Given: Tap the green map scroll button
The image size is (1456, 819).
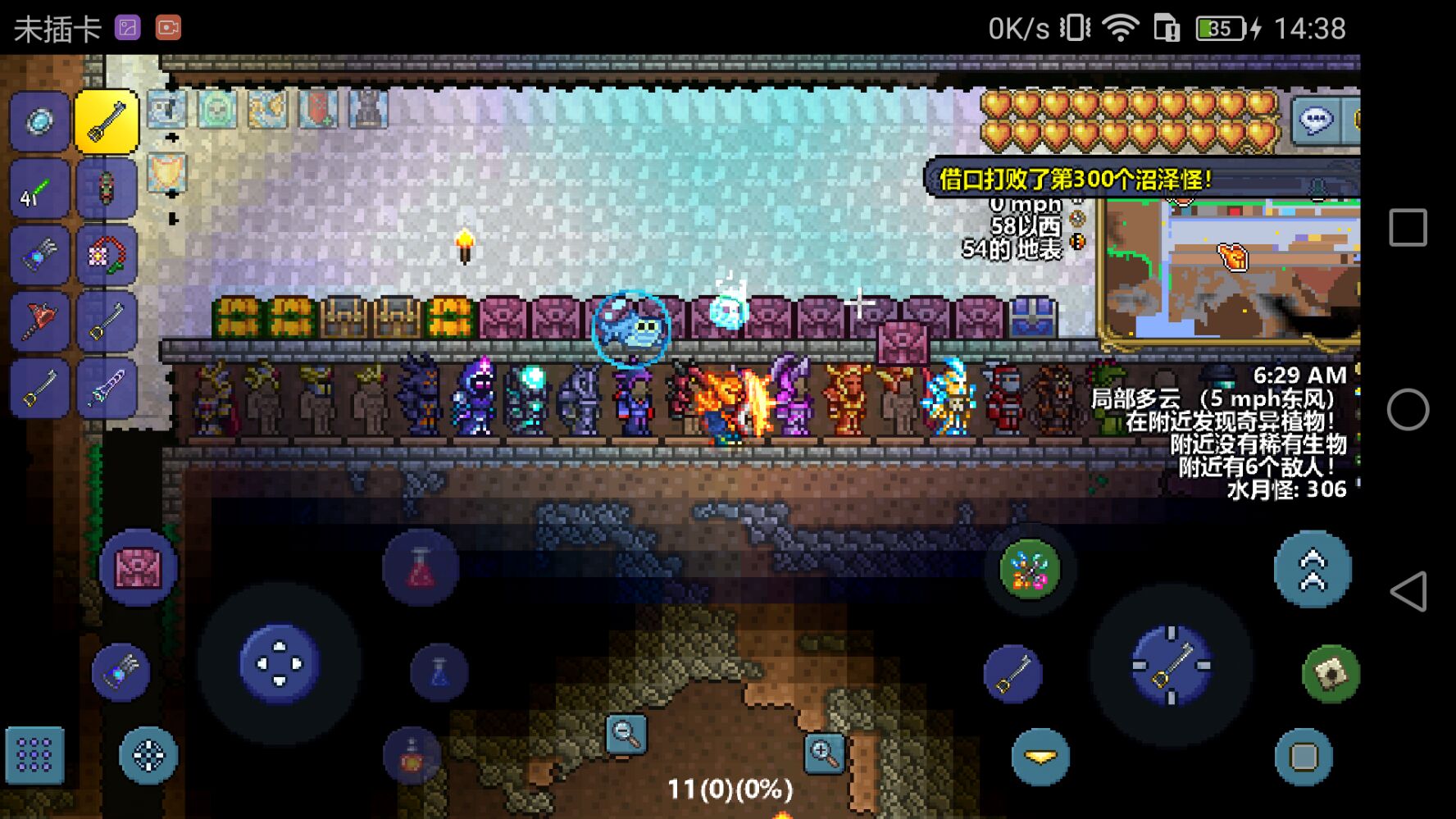Looking at the screenshot, I should pos(1331,673).
